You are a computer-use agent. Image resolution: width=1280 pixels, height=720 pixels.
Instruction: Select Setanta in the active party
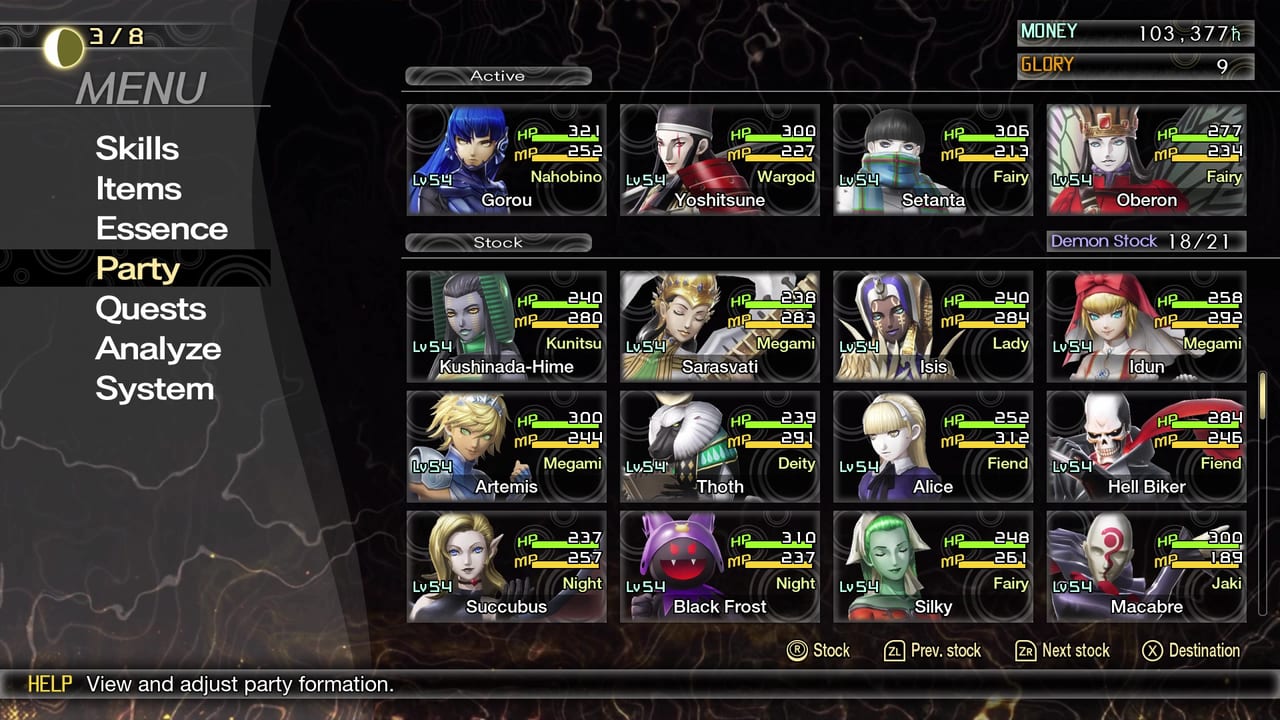pos(932,160)
